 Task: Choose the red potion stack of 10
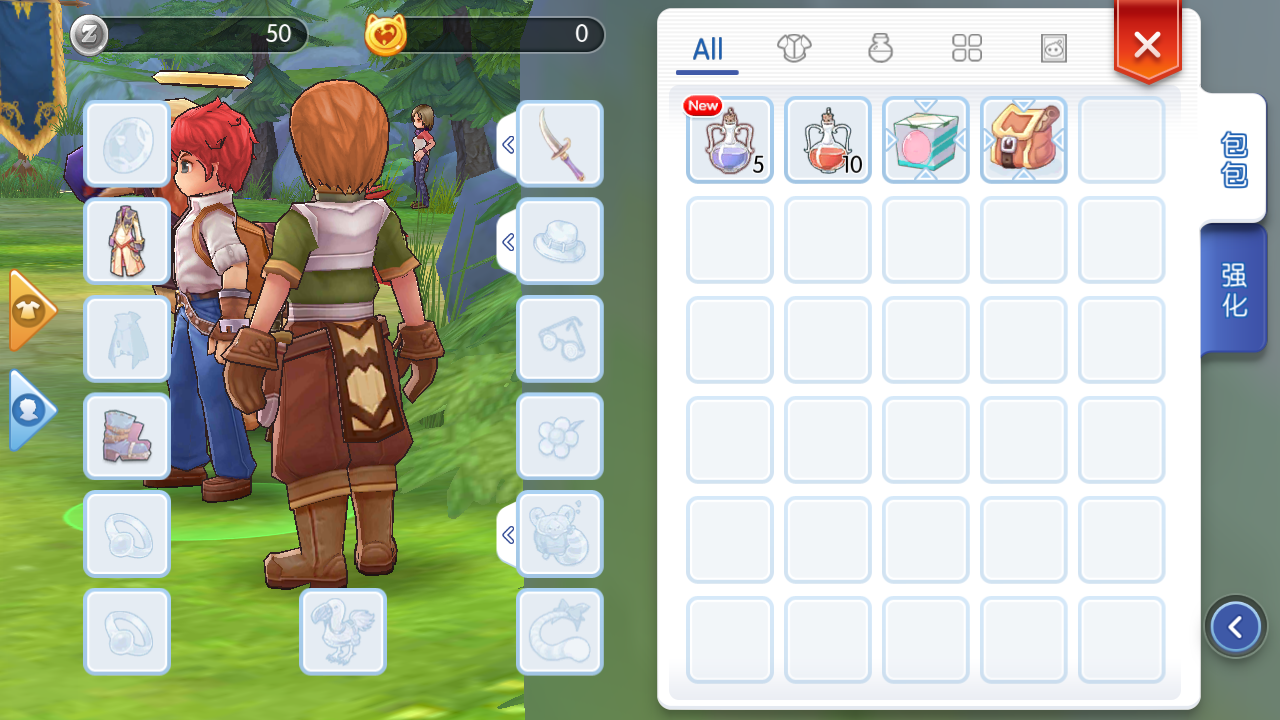click(x=828, y=140)
